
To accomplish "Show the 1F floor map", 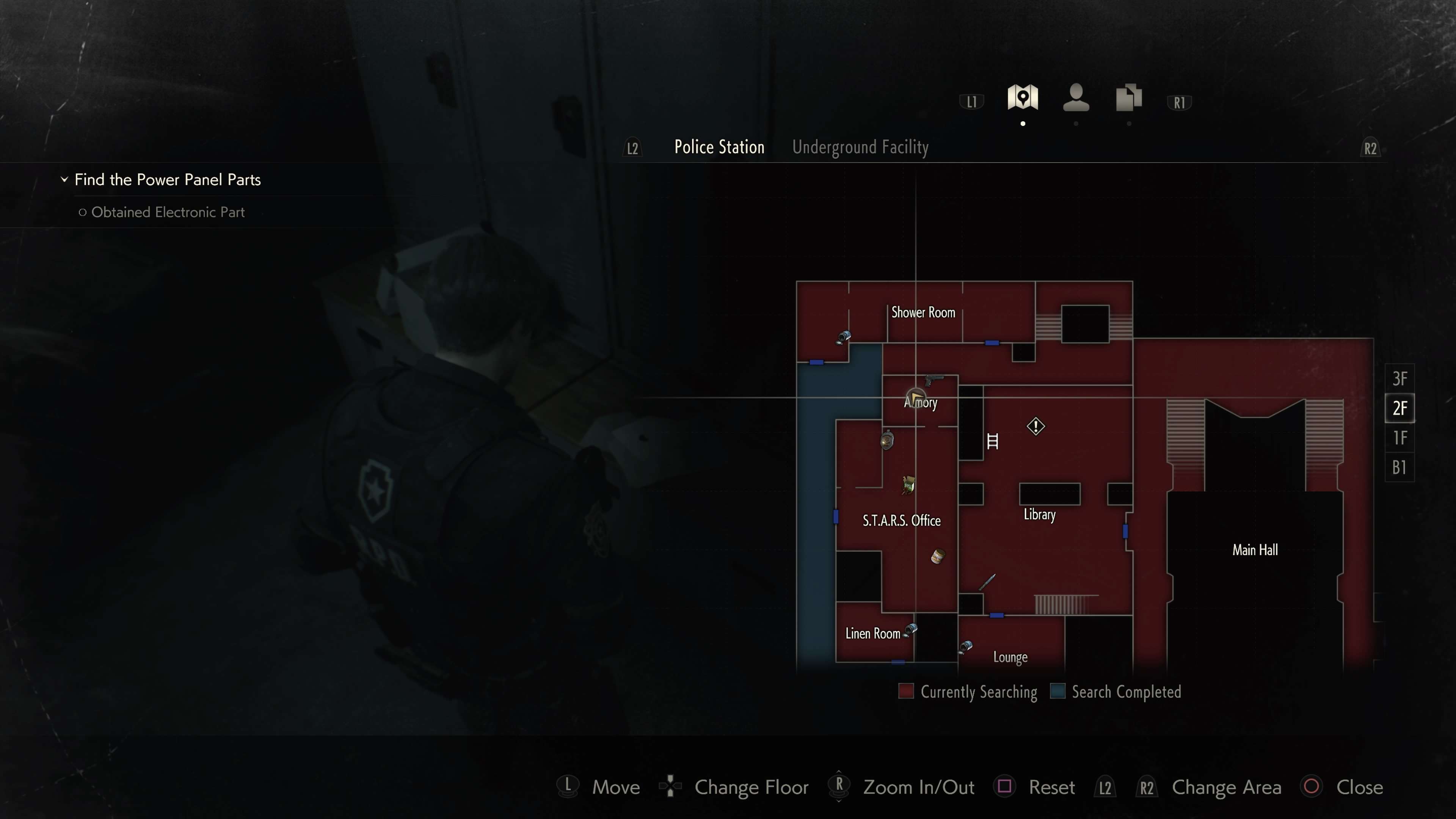I will click(x=1399, y=438).
